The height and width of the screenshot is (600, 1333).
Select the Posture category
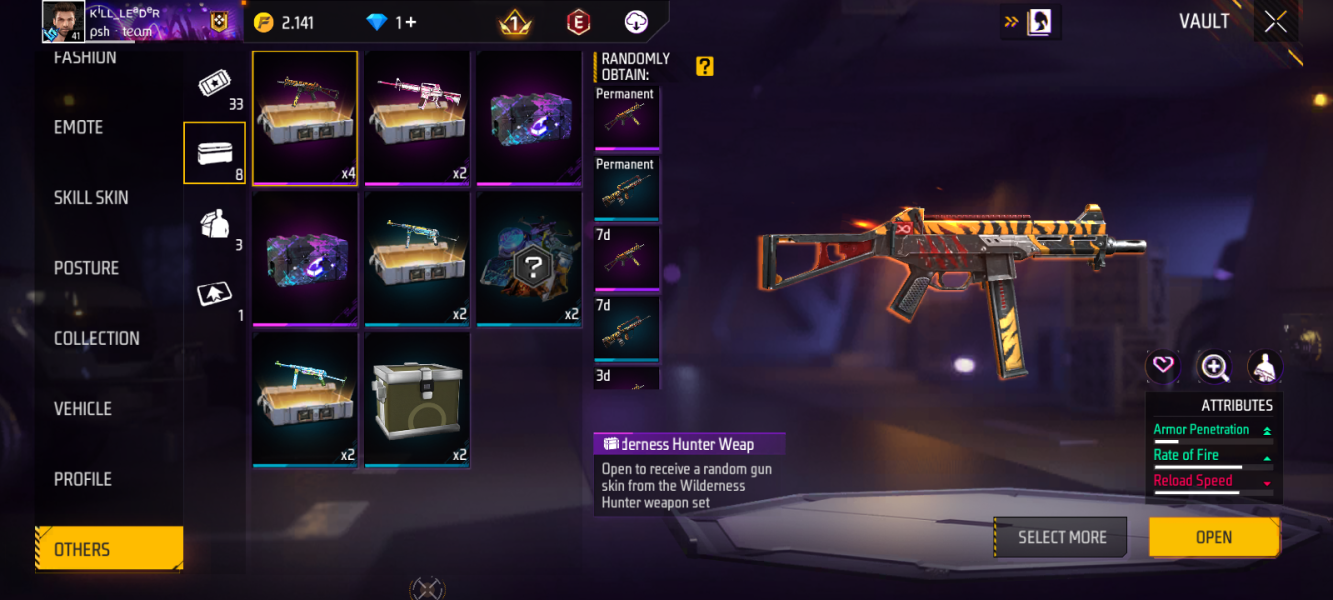pyautogui.click(x=86, y=268)
